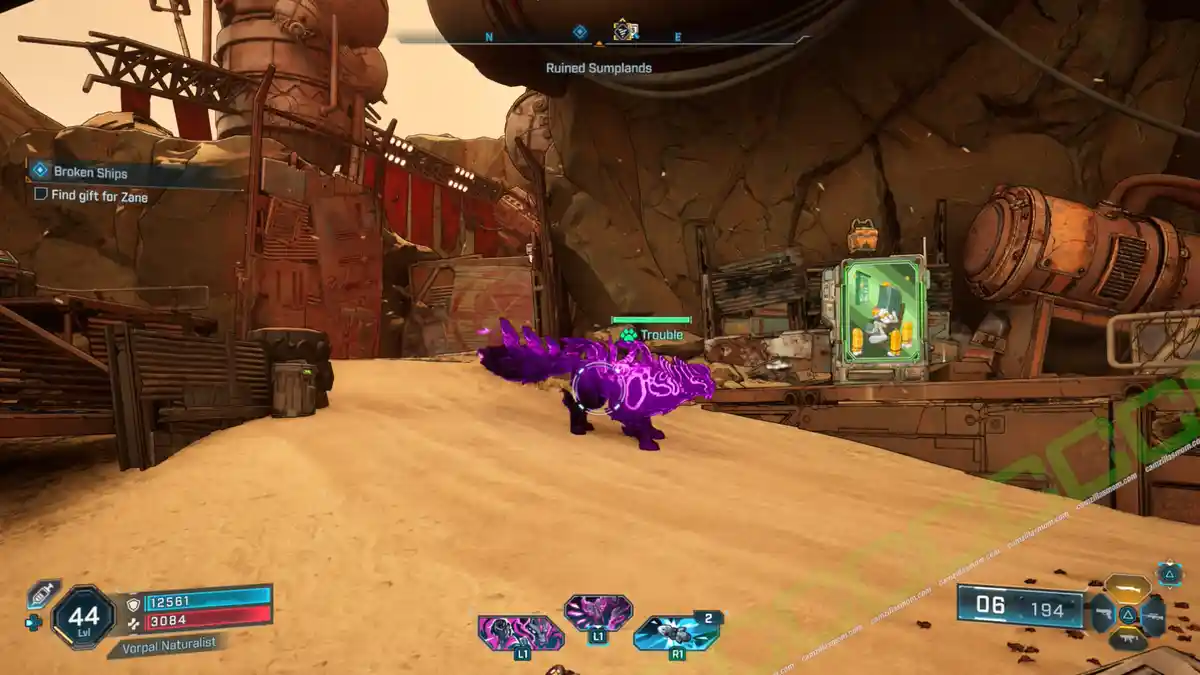Viewport: 1200px width, 675px height.
Task: Open the level 44 character badge
Action: coord(83,615)
